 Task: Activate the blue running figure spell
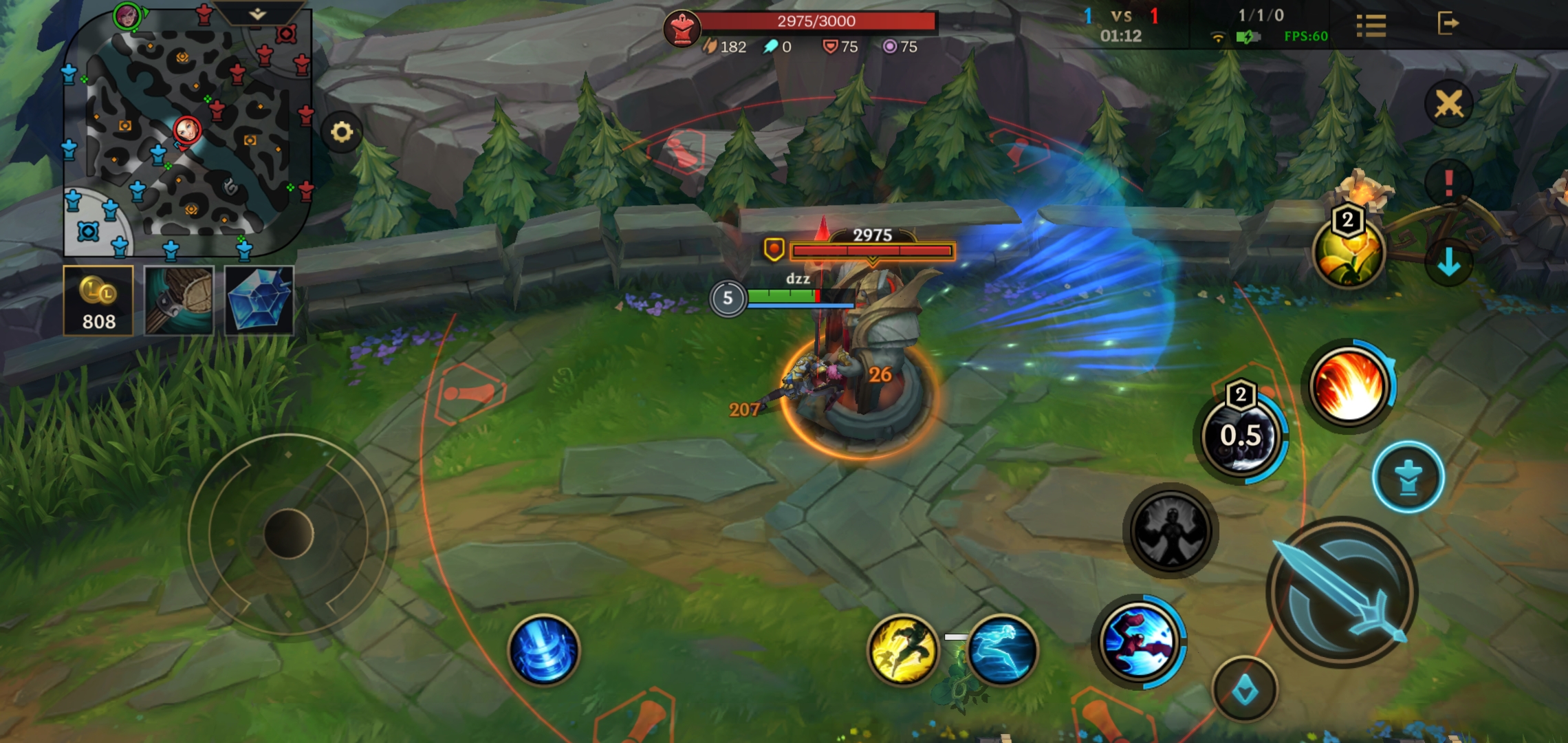(1001, 649)
